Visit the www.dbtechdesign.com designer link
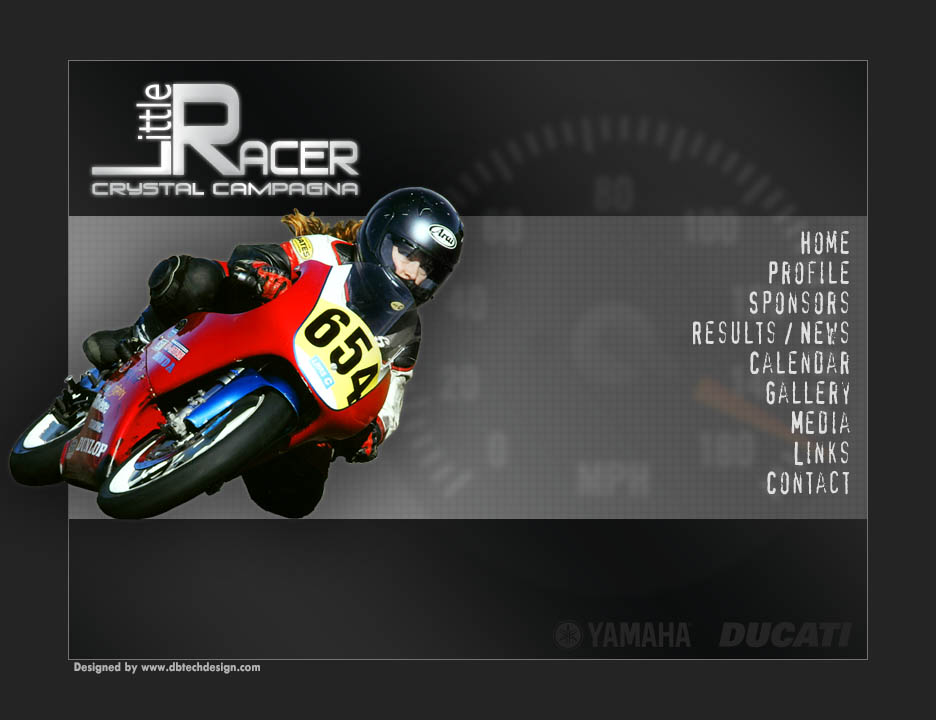 coord(200,667)
